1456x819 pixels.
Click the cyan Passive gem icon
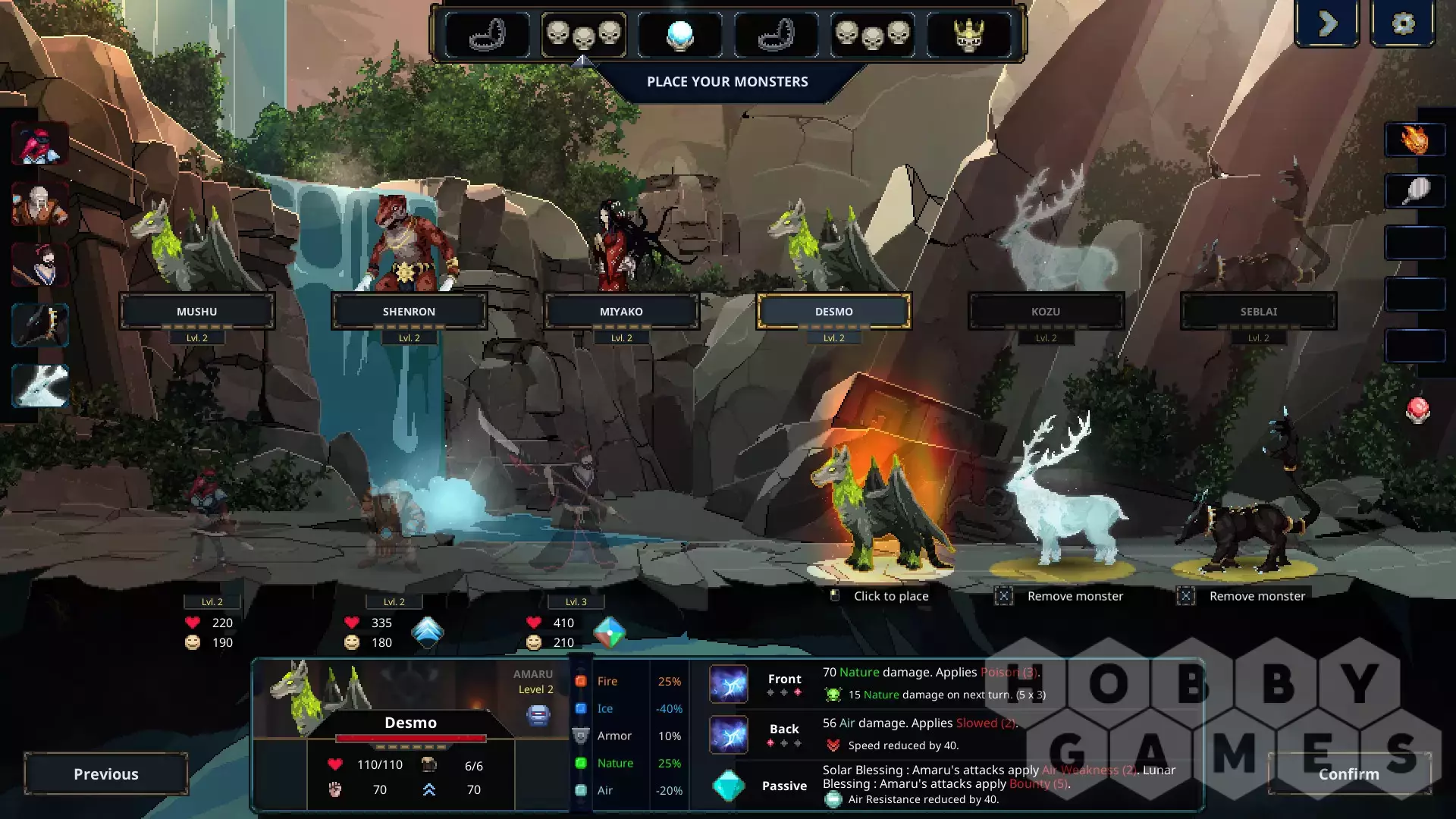(729, 786)
